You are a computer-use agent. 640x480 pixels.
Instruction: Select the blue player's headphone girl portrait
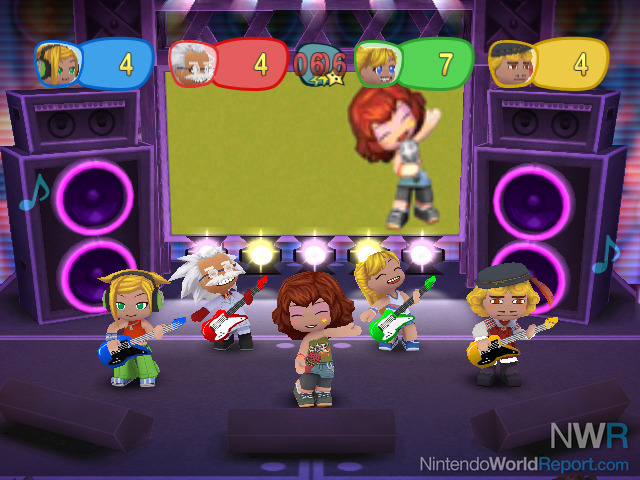pyautogui.click(x=56, y=63)
